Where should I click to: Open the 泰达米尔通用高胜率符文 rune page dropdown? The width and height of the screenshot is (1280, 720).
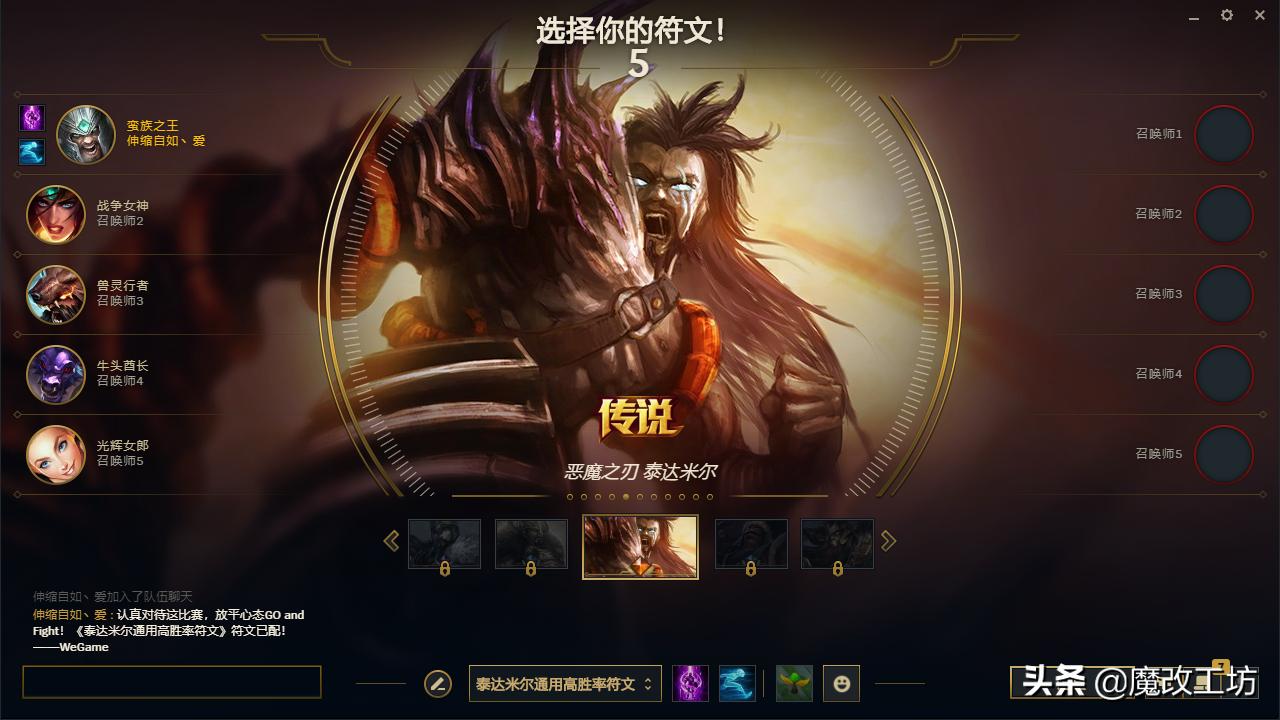point(564,683)
